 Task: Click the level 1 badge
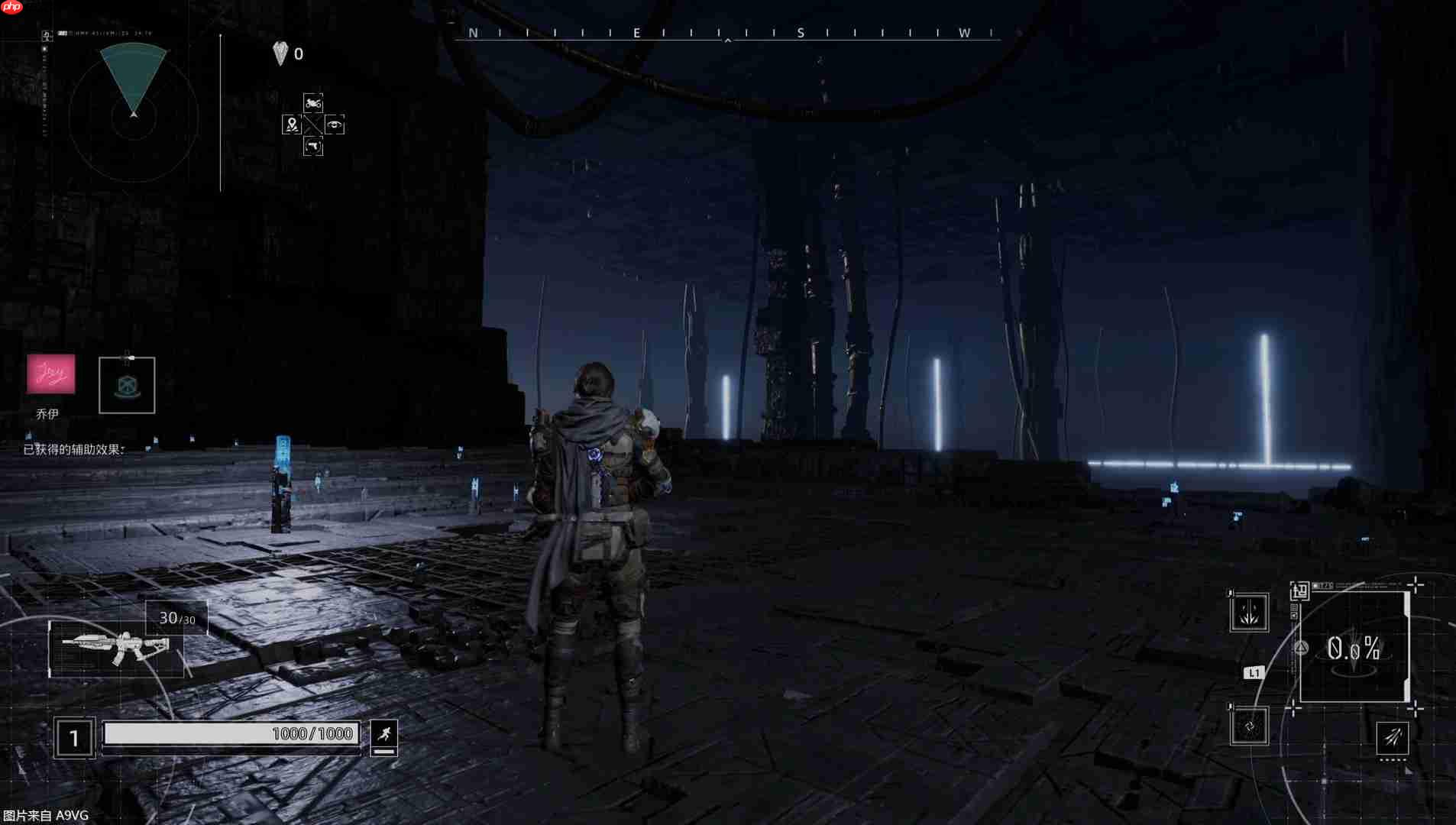pyautogui.click(x=74, y=738)
